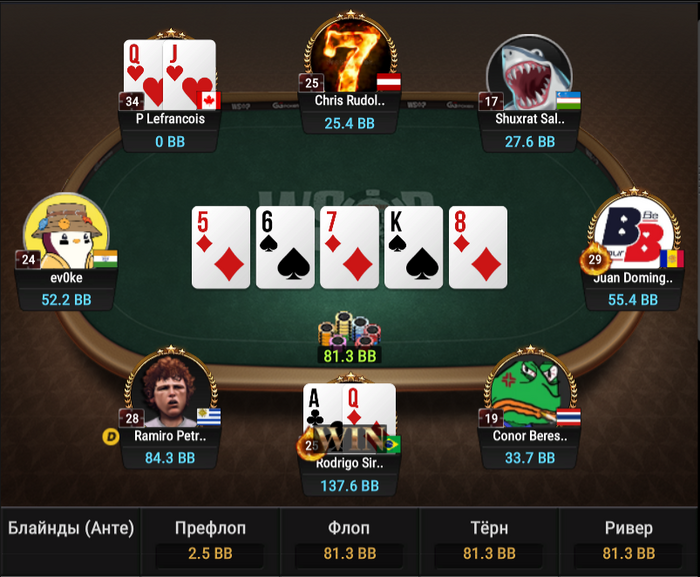
Task: Select Chris Rudol's flaming seven avatar
Action: [350, 56]
